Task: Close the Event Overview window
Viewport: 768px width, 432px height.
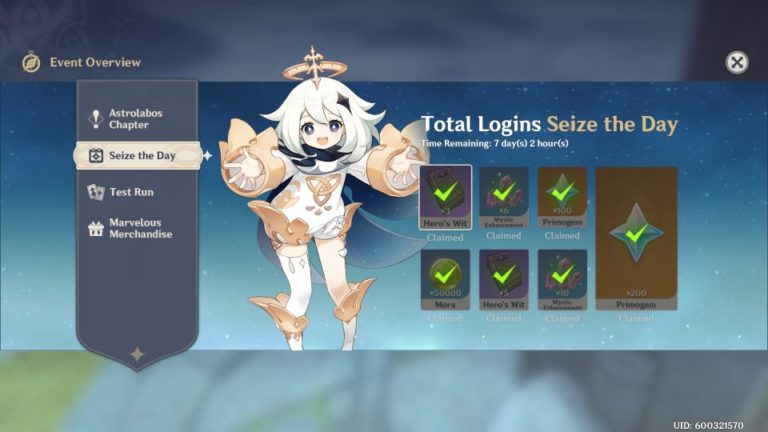Action: (737, 62)
